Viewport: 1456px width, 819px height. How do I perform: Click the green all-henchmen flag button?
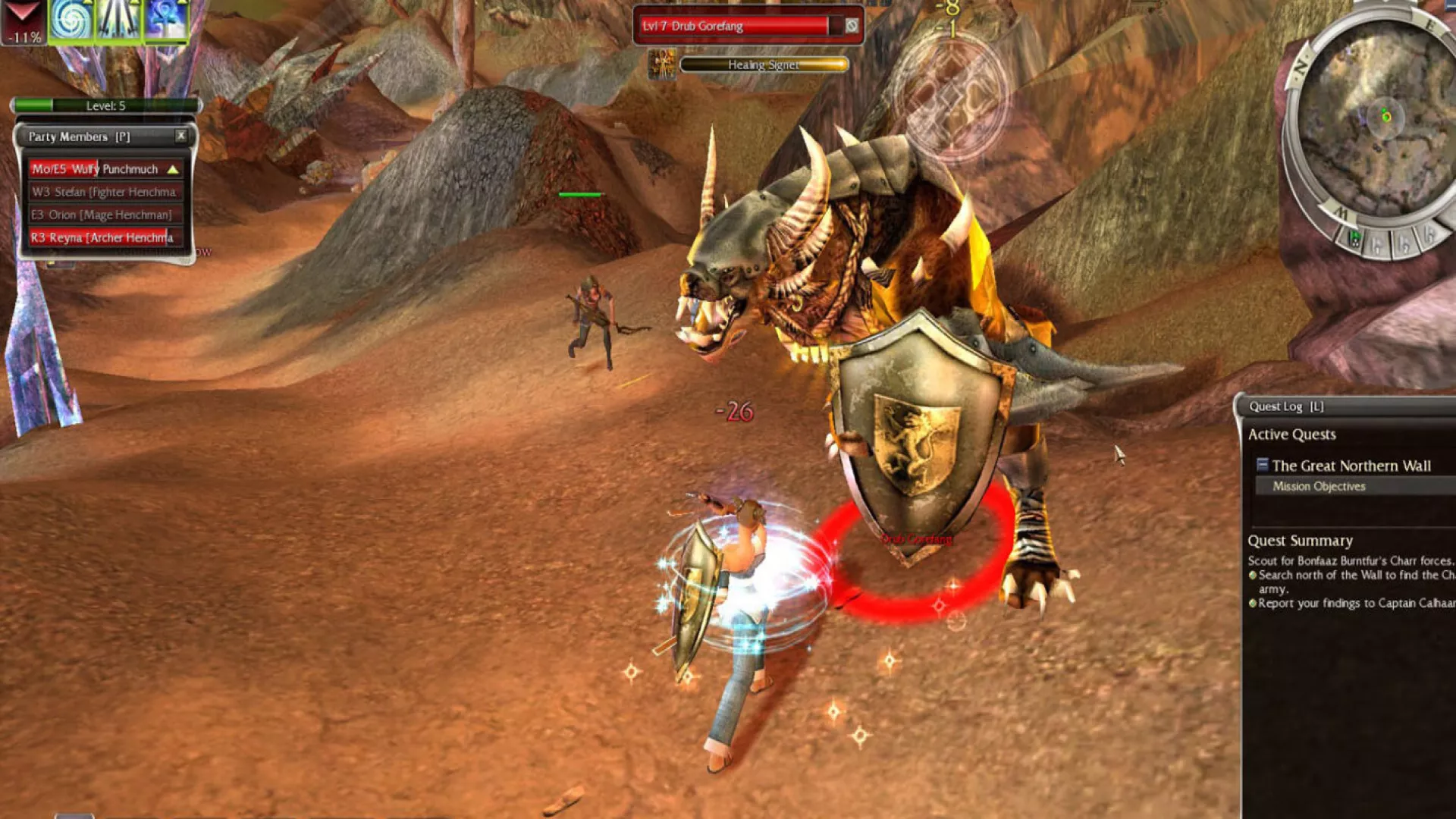[1354, 238]
